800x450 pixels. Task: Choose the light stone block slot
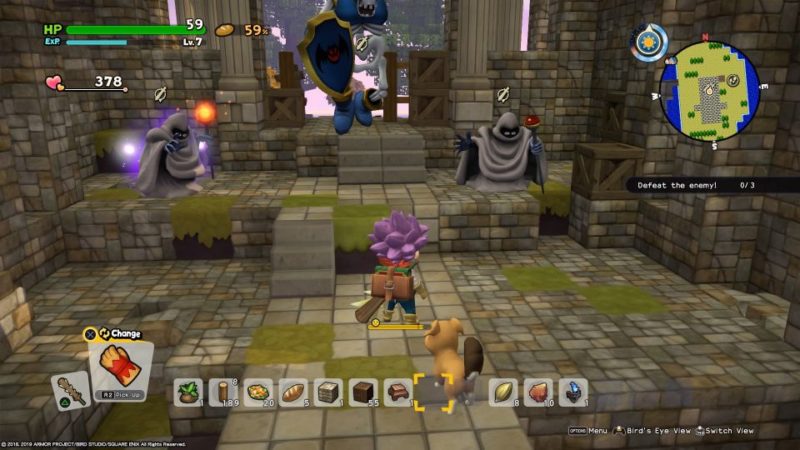coord(329,392)
